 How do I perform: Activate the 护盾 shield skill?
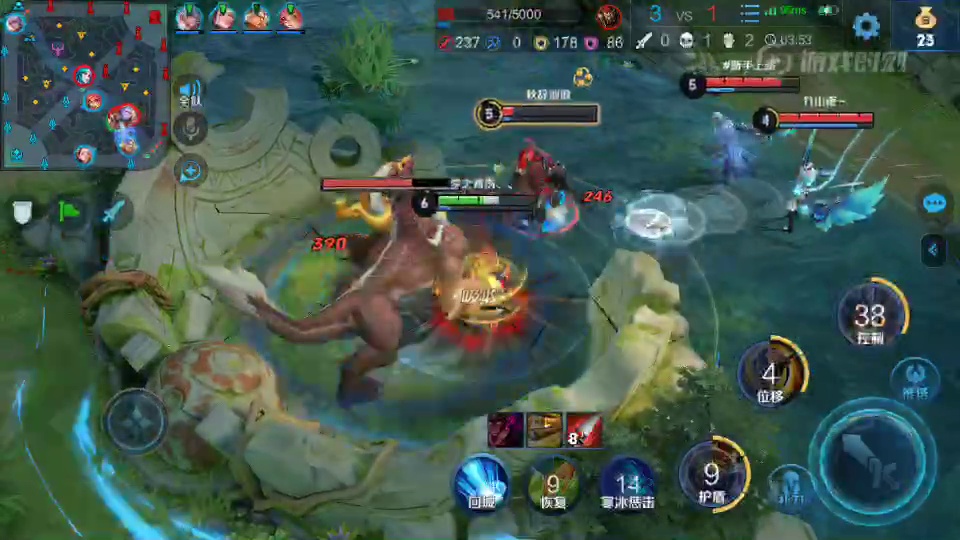coord(712,472)
